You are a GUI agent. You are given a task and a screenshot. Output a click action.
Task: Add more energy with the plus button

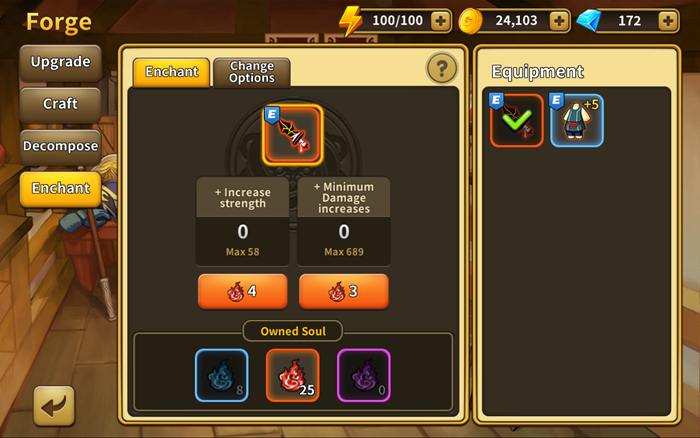440,20
